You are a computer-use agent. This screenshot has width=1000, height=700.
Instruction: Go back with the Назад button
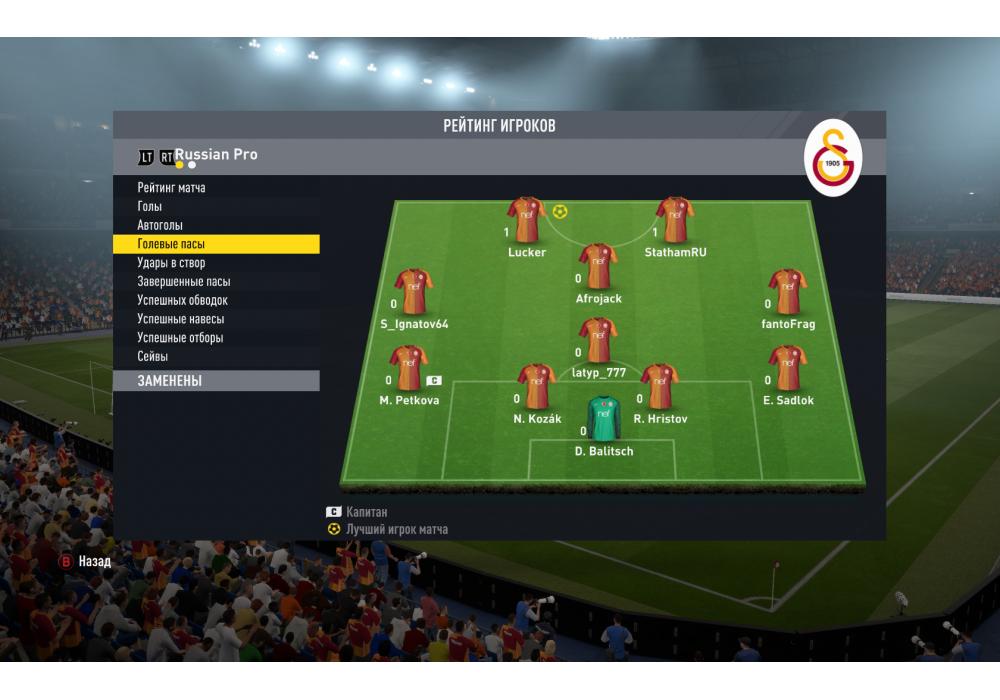[x=85, y=562]
